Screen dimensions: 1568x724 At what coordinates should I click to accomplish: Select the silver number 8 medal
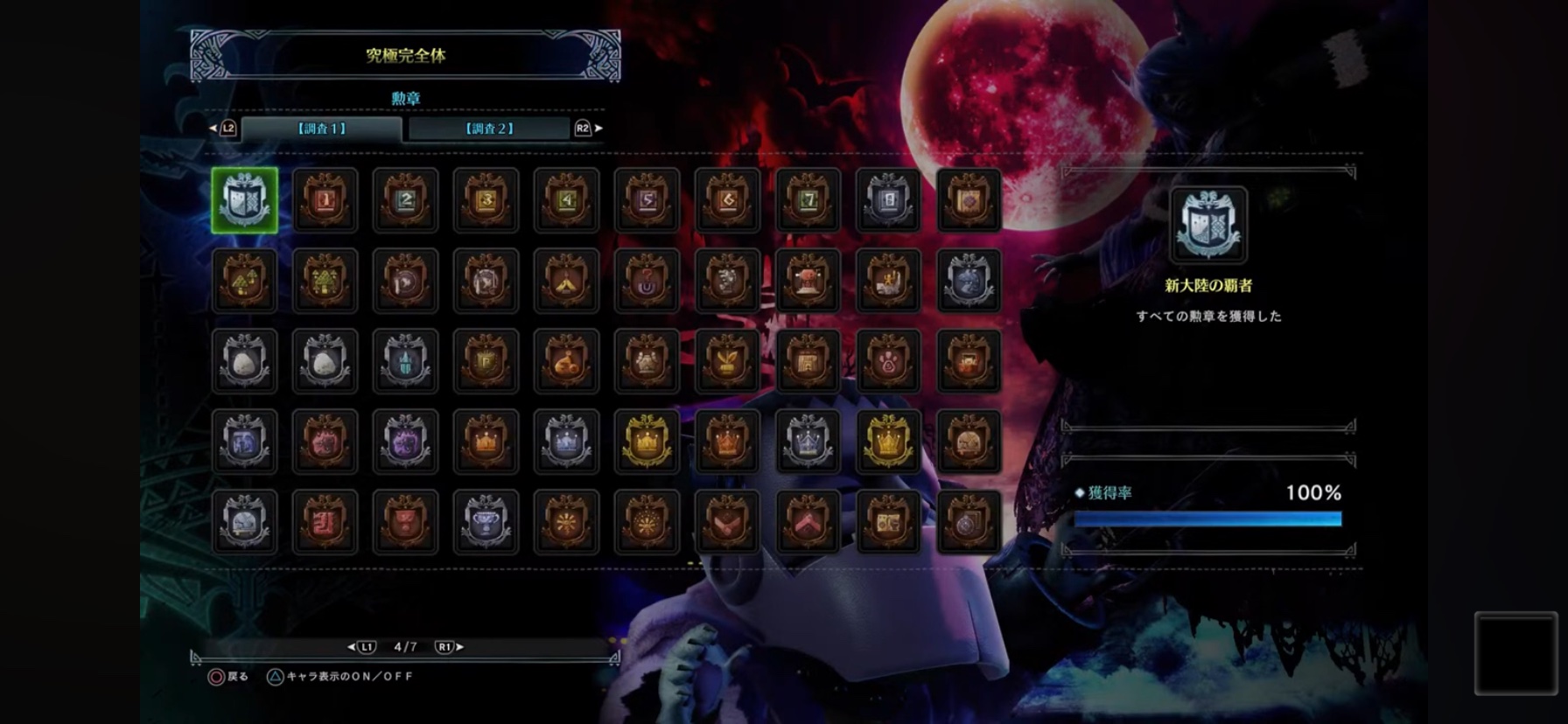[x=889, y=200]
